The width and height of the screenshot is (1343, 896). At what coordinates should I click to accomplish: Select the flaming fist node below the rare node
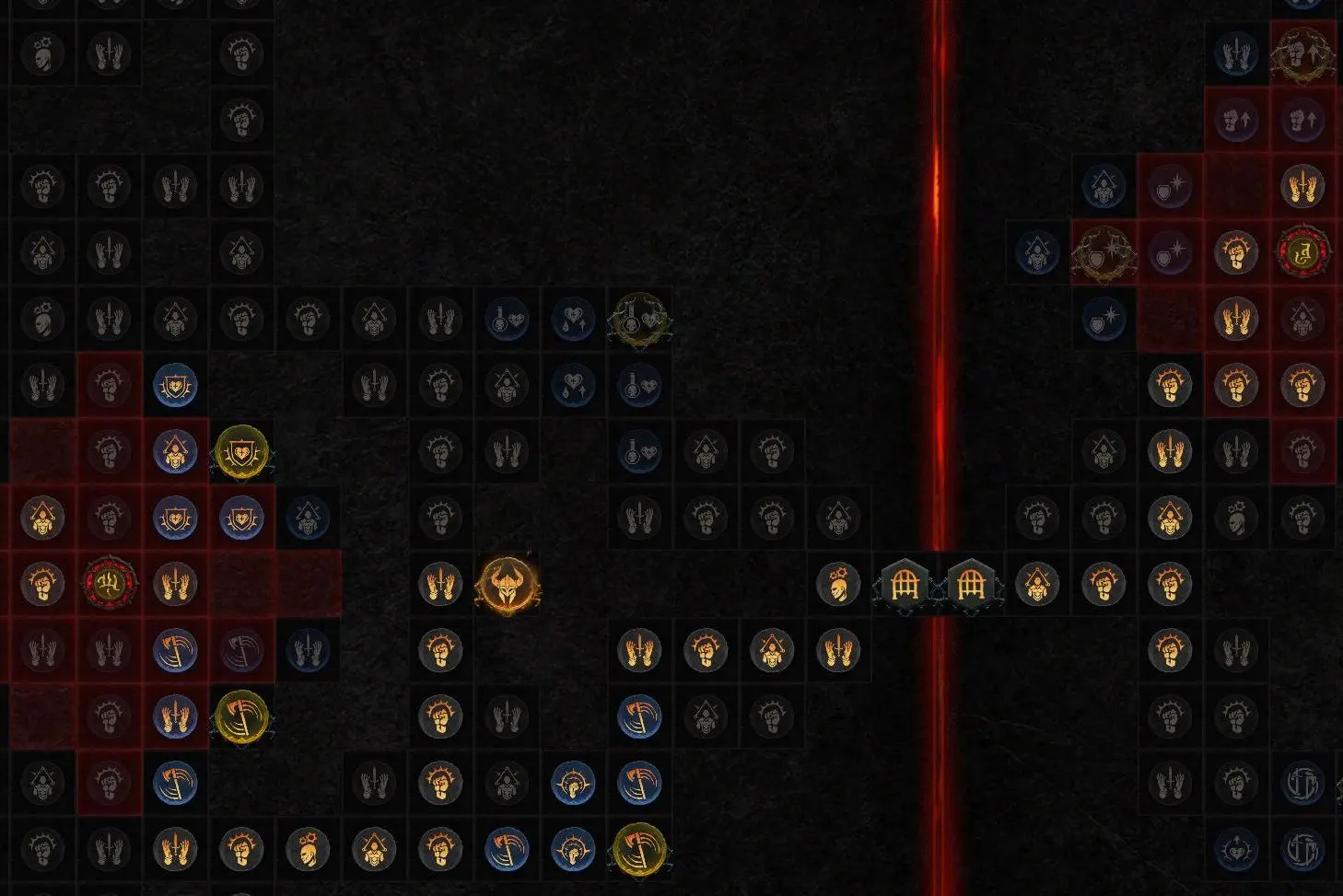point(440,649)
